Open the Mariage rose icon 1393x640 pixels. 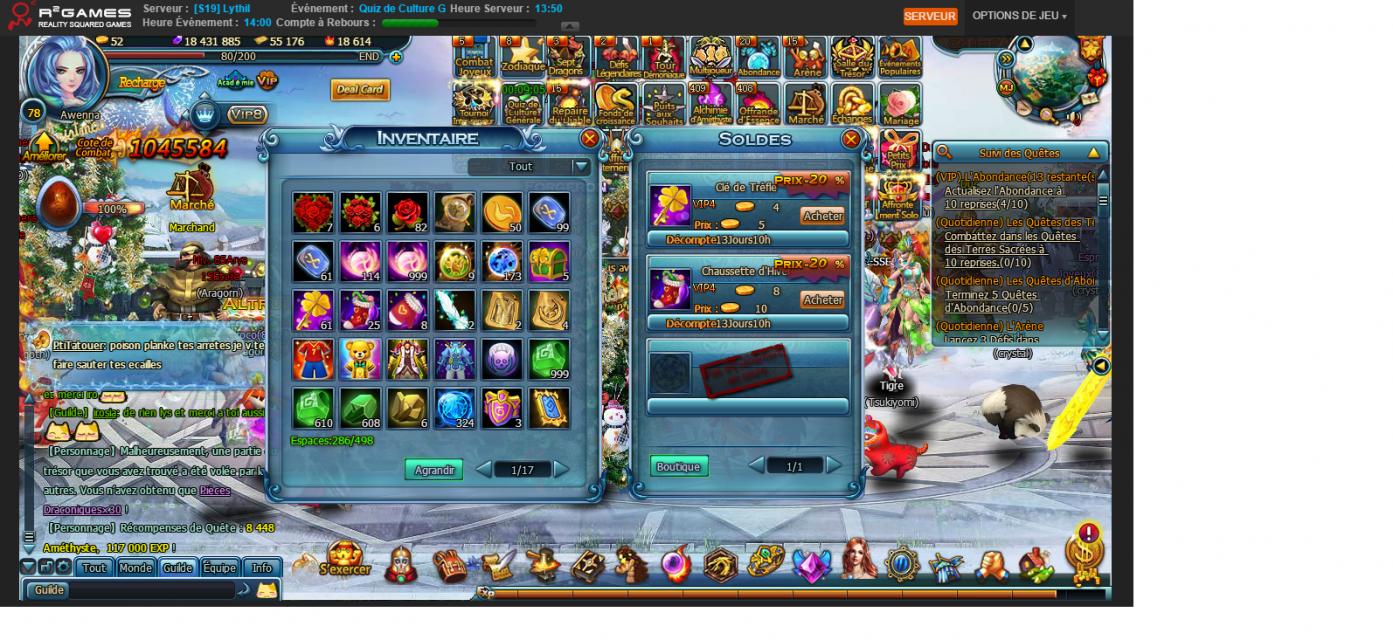[x=901, y=105]
